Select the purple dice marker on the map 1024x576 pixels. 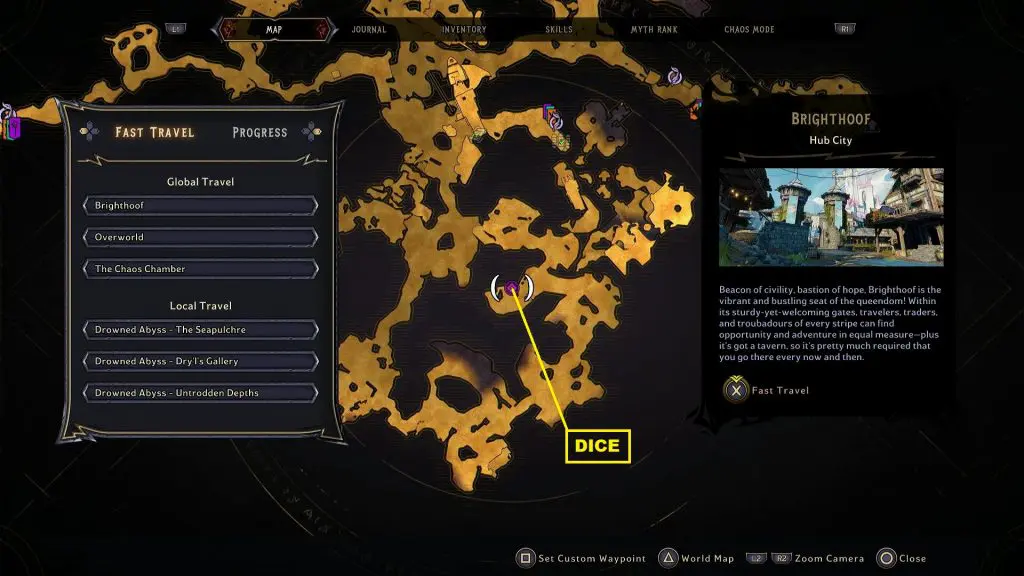coord(512,288)
